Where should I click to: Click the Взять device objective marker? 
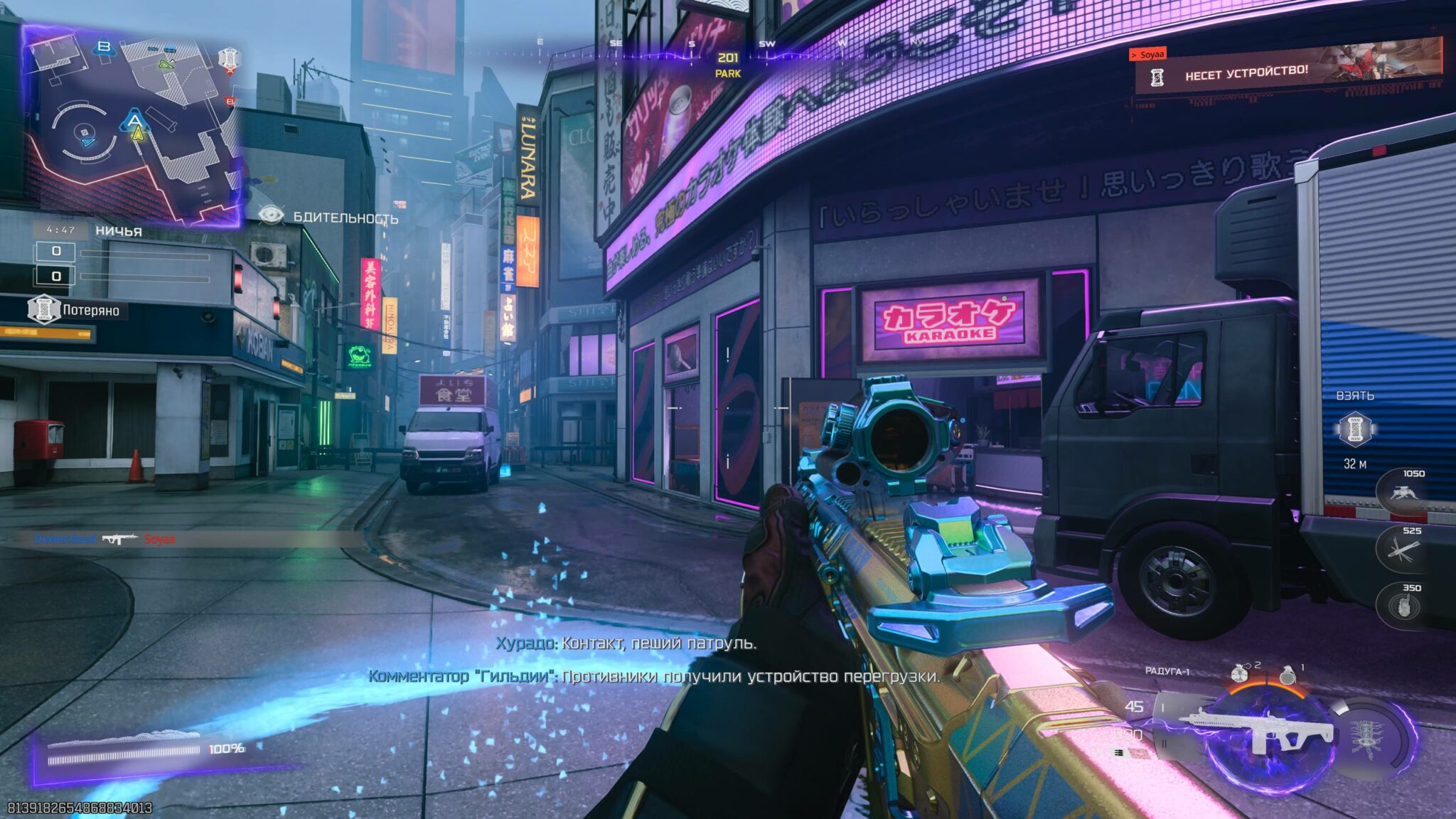coord(1355,431)
